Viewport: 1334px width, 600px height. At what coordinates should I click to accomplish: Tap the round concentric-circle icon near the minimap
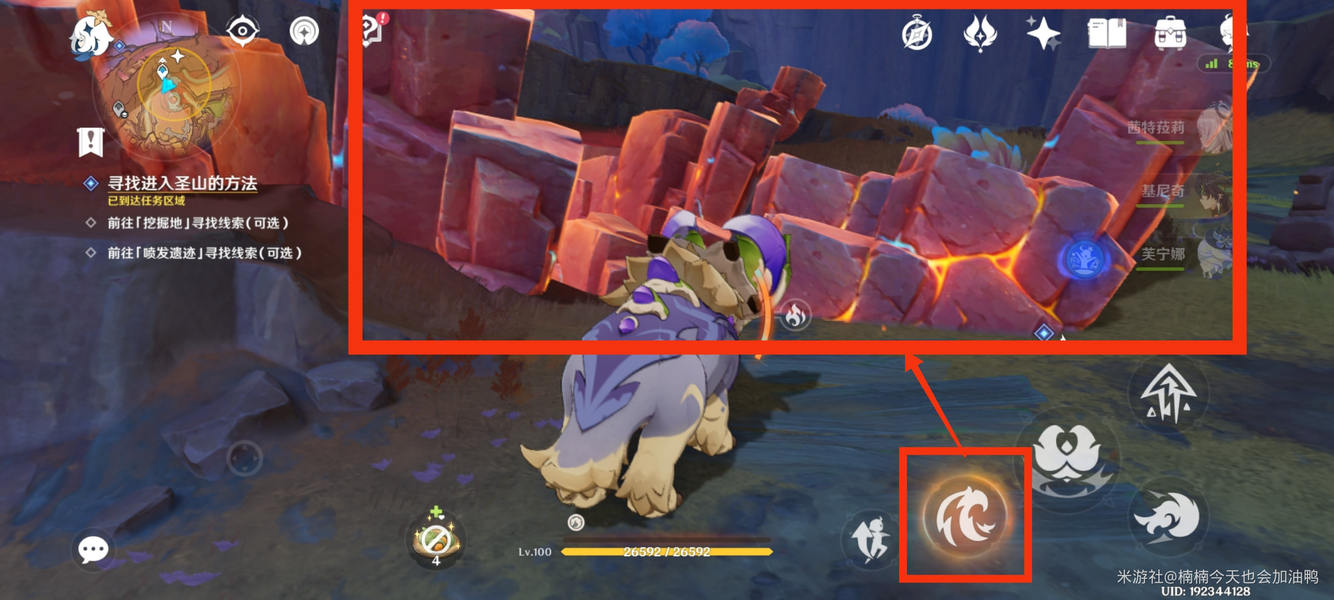pyautogui.click(x=304, y=31)
